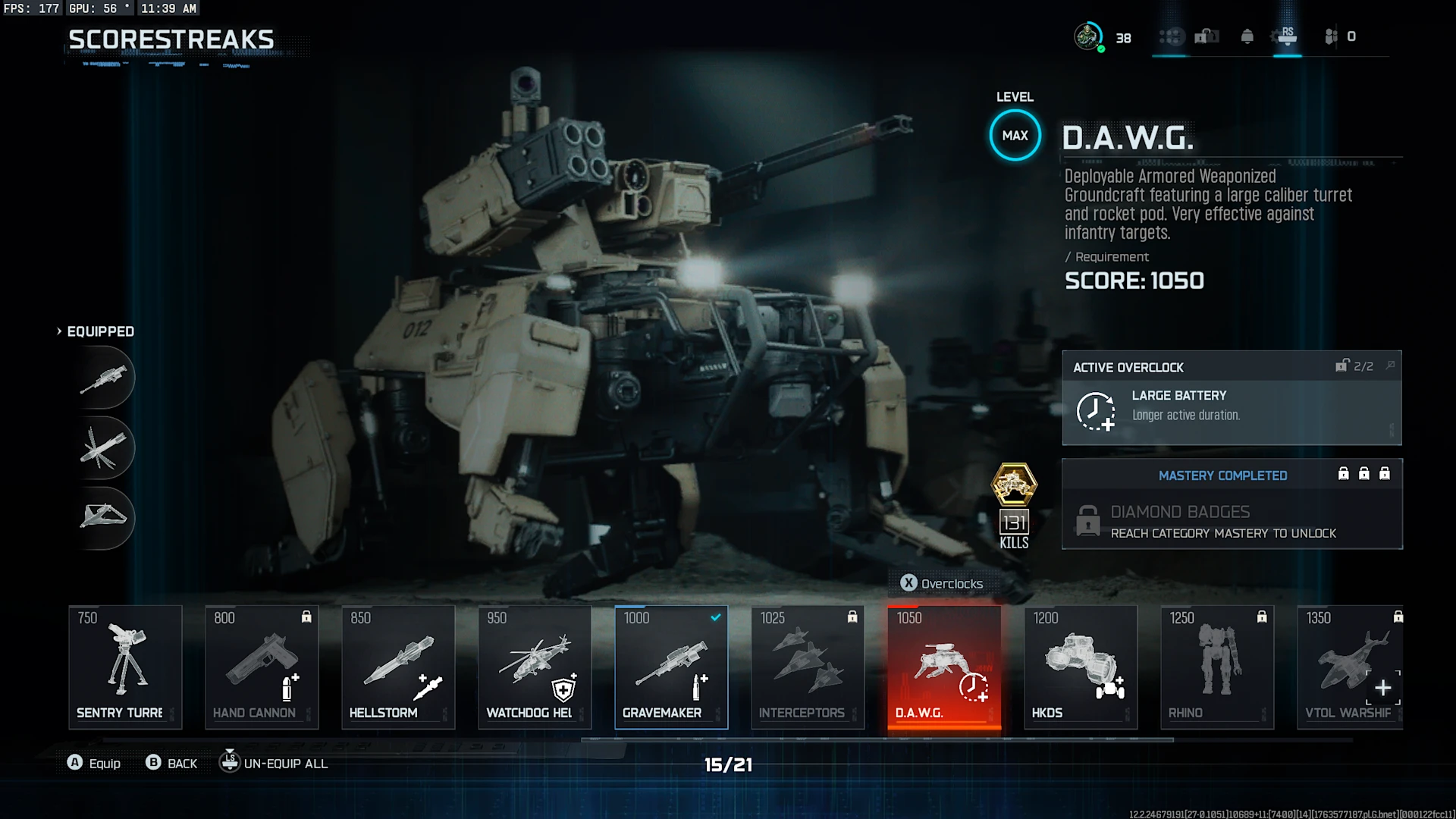Screen dimensions: 1456x819
Task: Open the D.A.W.G. kills mastery badge
Action: point(1014,485)
